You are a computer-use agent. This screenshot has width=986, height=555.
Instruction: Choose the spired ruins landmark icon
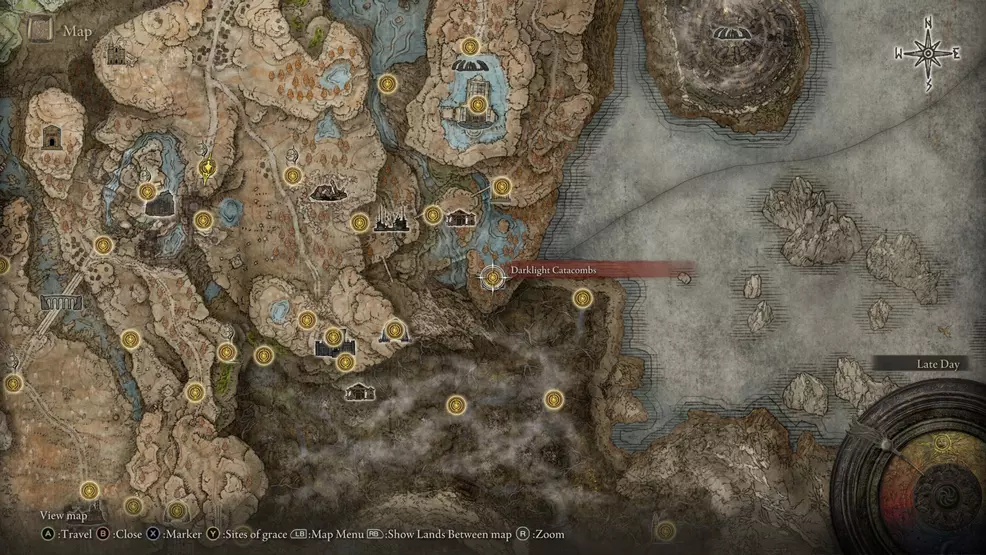(389, 220)
